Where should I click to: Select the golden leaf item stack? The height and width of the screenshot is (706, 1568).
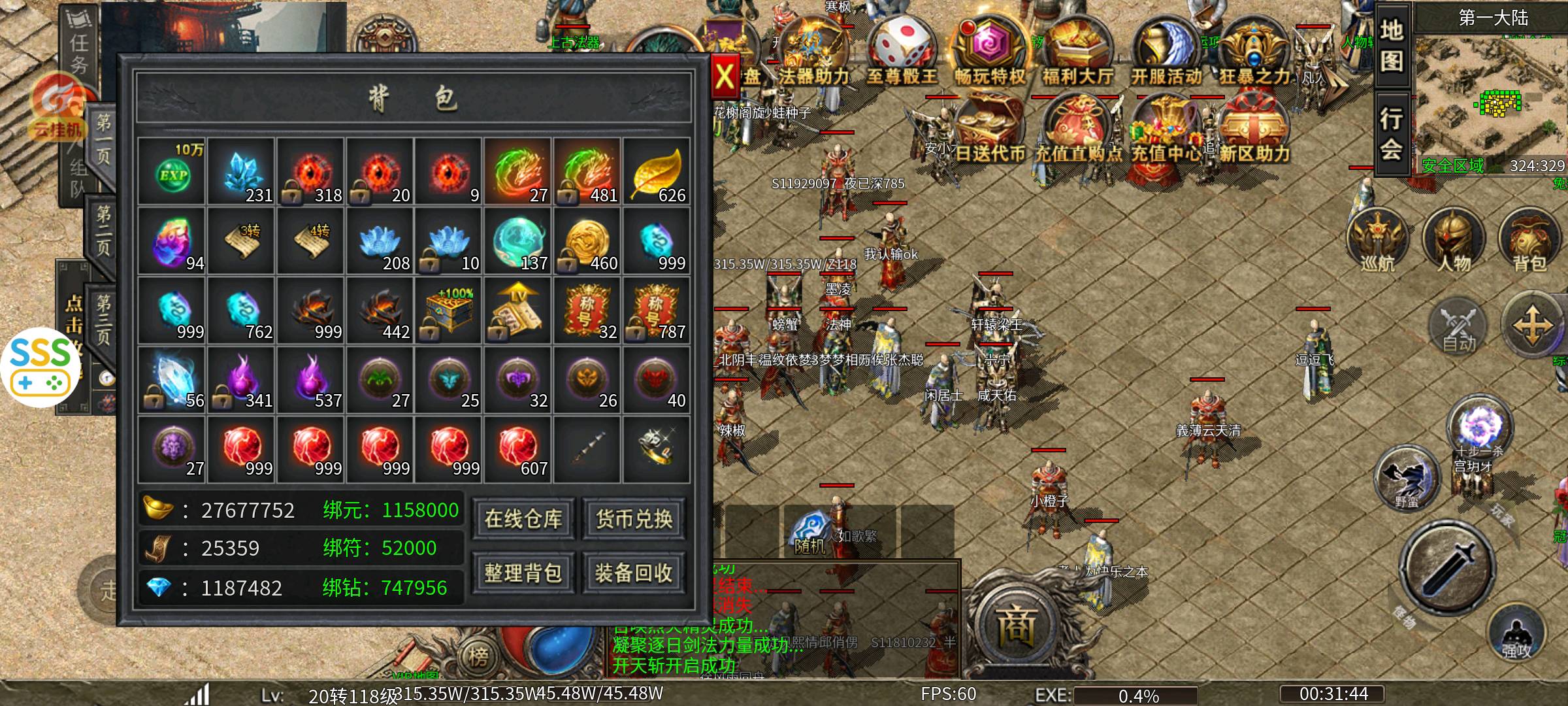pos(657,172)
